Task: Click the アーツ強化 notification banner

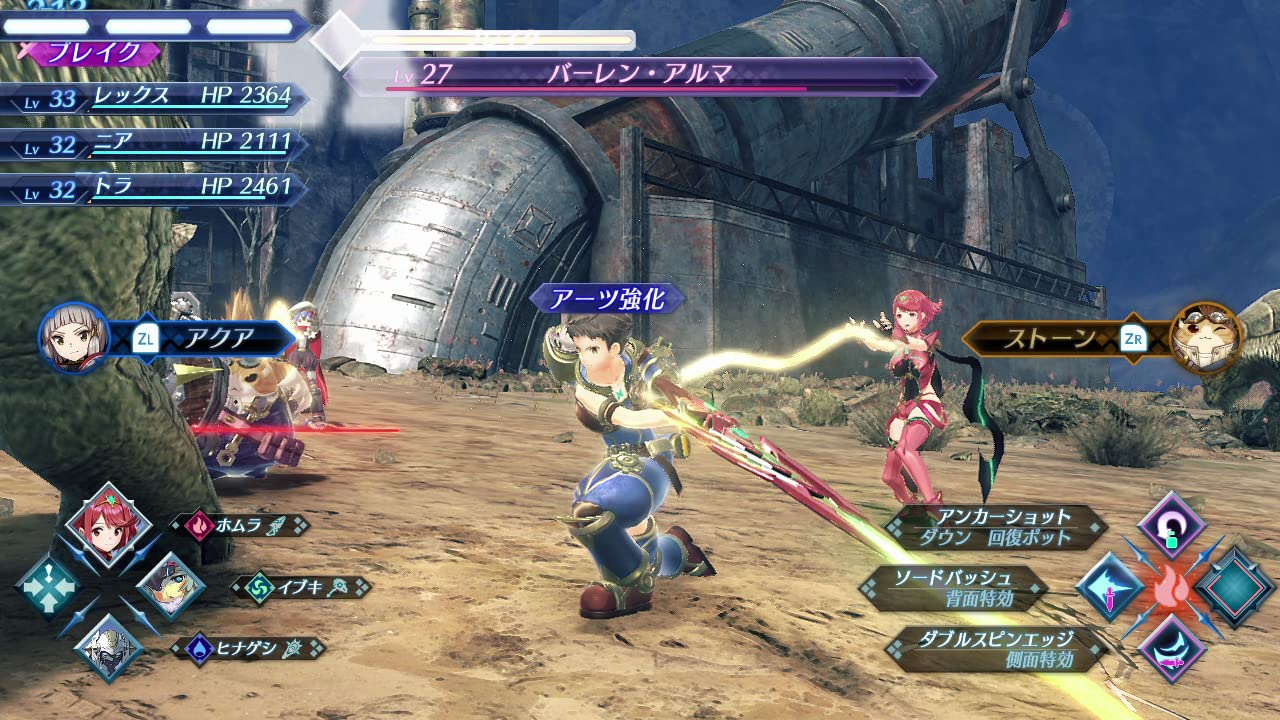Action: click(608, 299)
